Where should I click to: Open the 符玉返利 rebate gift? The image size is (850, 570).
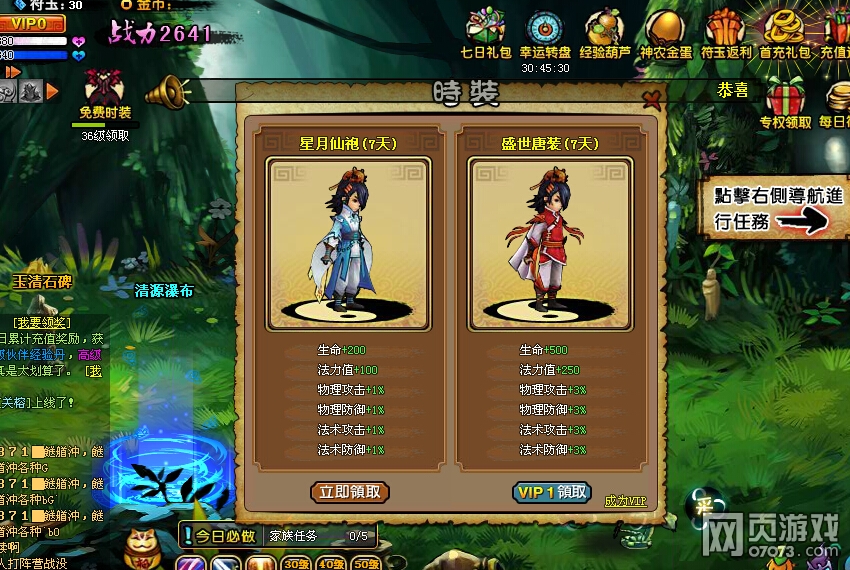click(x=724, y=30)
